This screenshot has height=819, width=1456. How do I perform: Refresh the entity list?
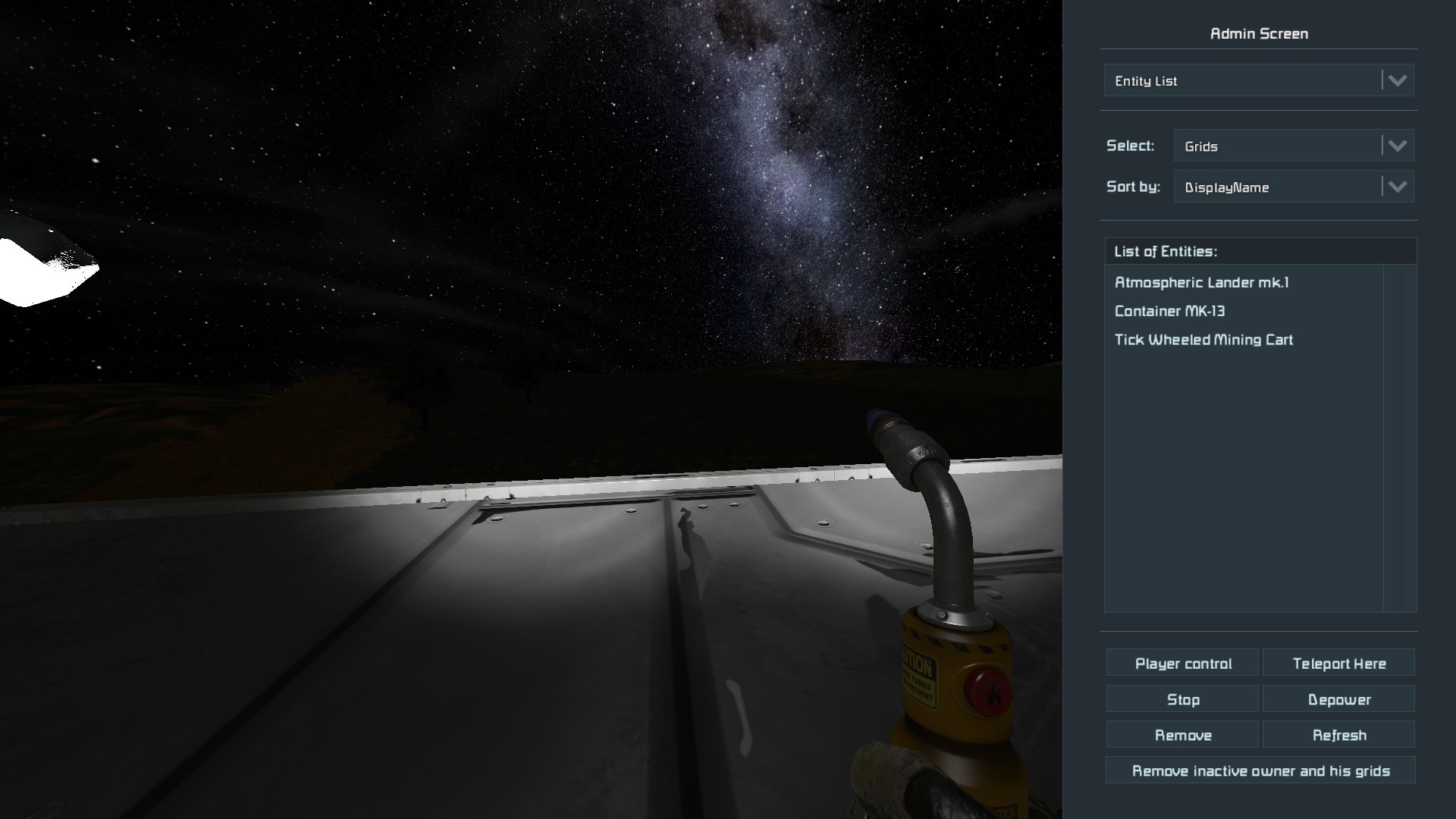[x=1338, y=736]
